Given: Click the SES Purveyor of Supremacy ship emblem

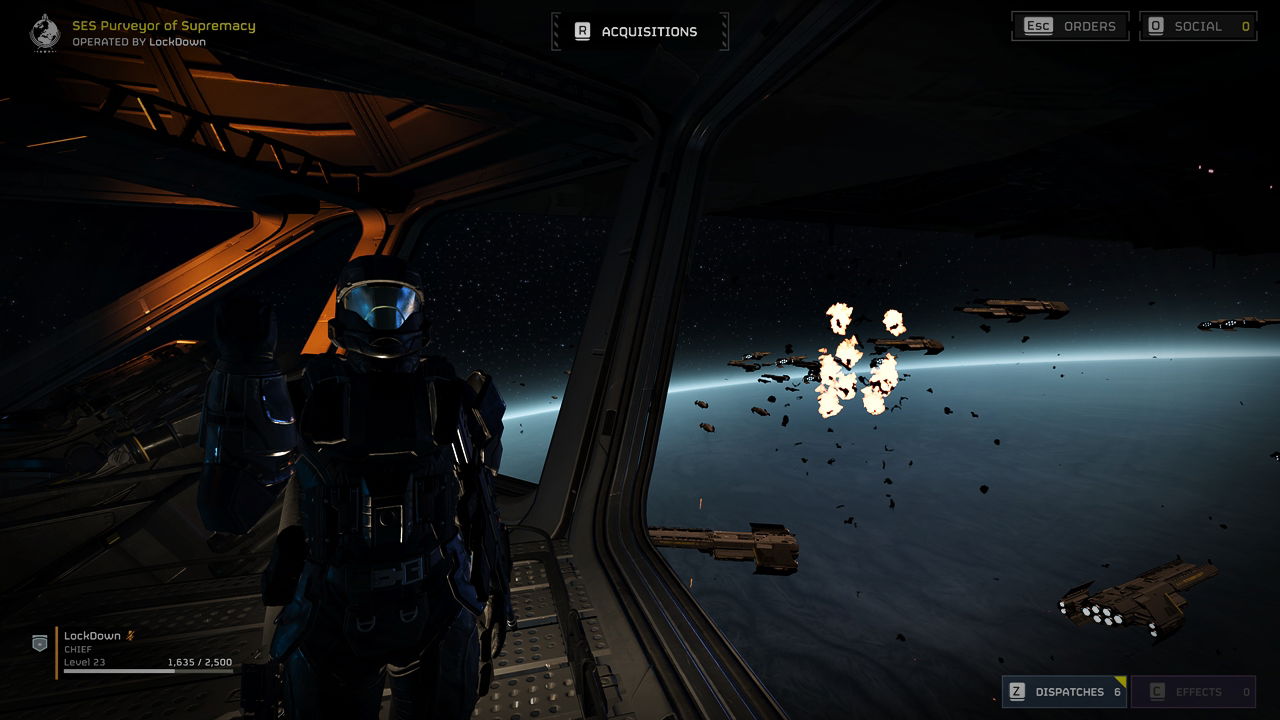Looking at the screenshot, I should pos(45,32).
